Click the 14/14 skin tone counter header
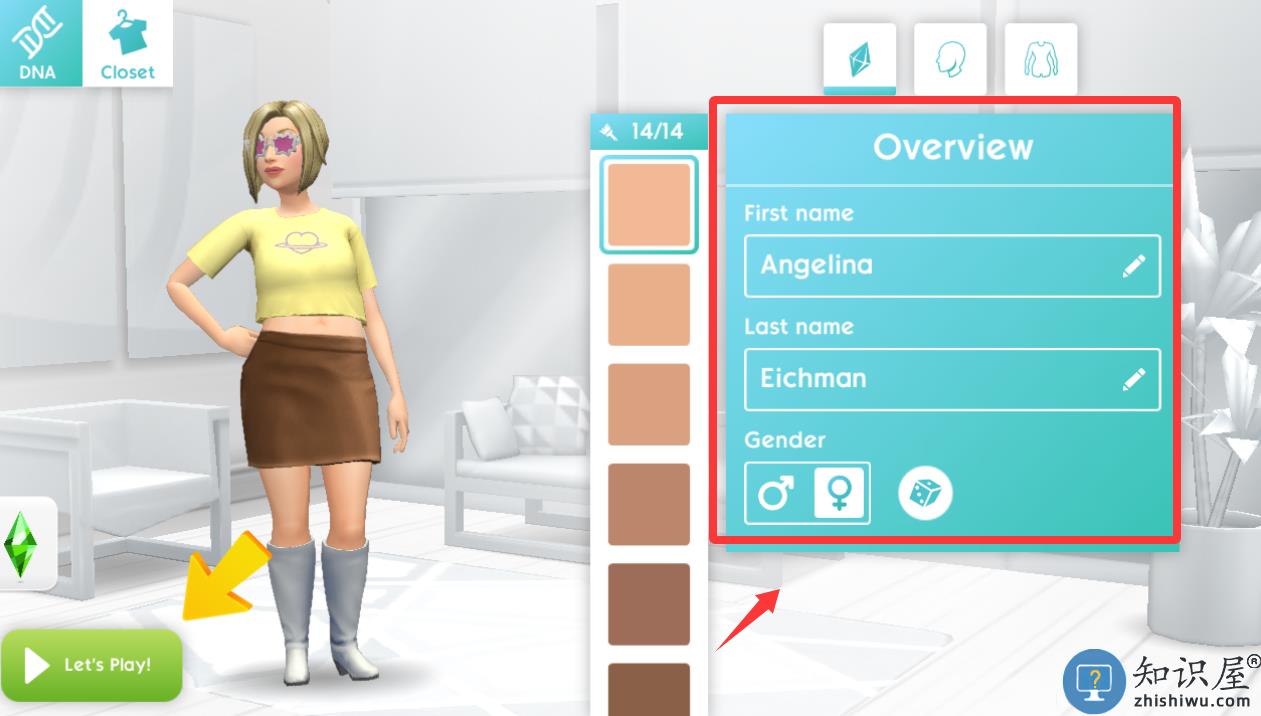1261x716 pixels. (648, 131)
